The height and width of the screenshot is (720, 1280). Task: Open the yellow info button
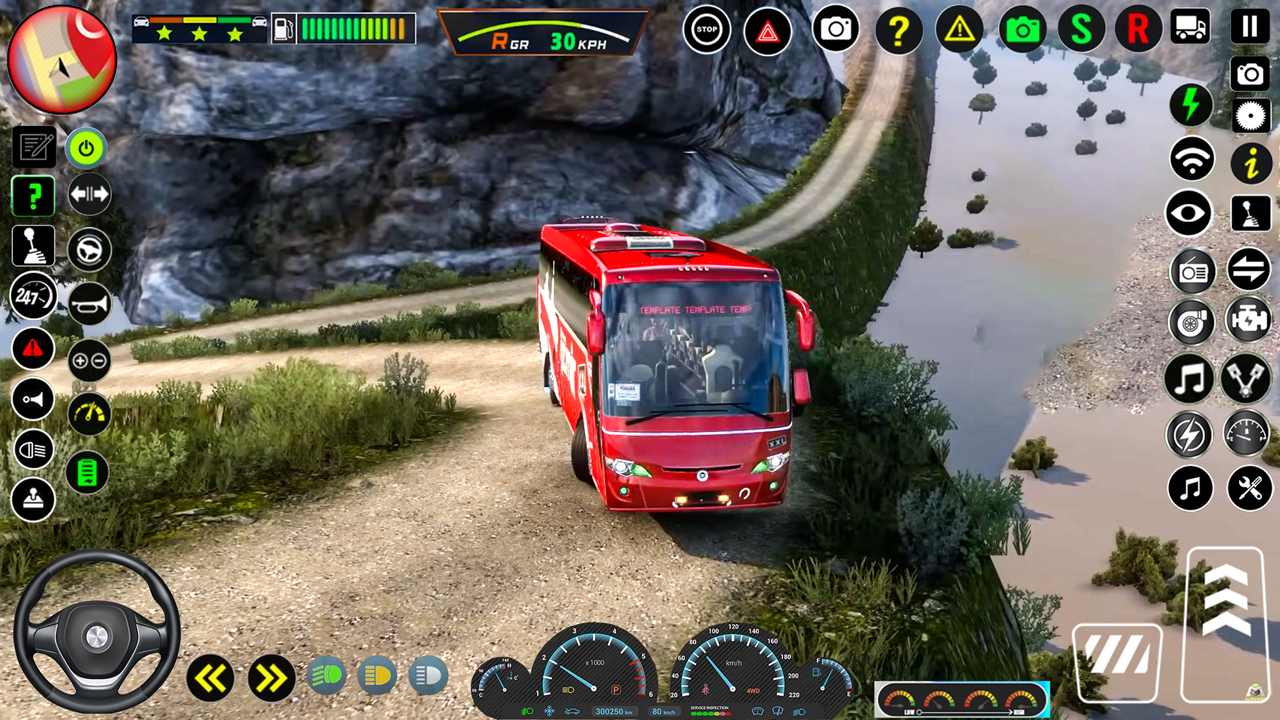[x=1250, y=162]
